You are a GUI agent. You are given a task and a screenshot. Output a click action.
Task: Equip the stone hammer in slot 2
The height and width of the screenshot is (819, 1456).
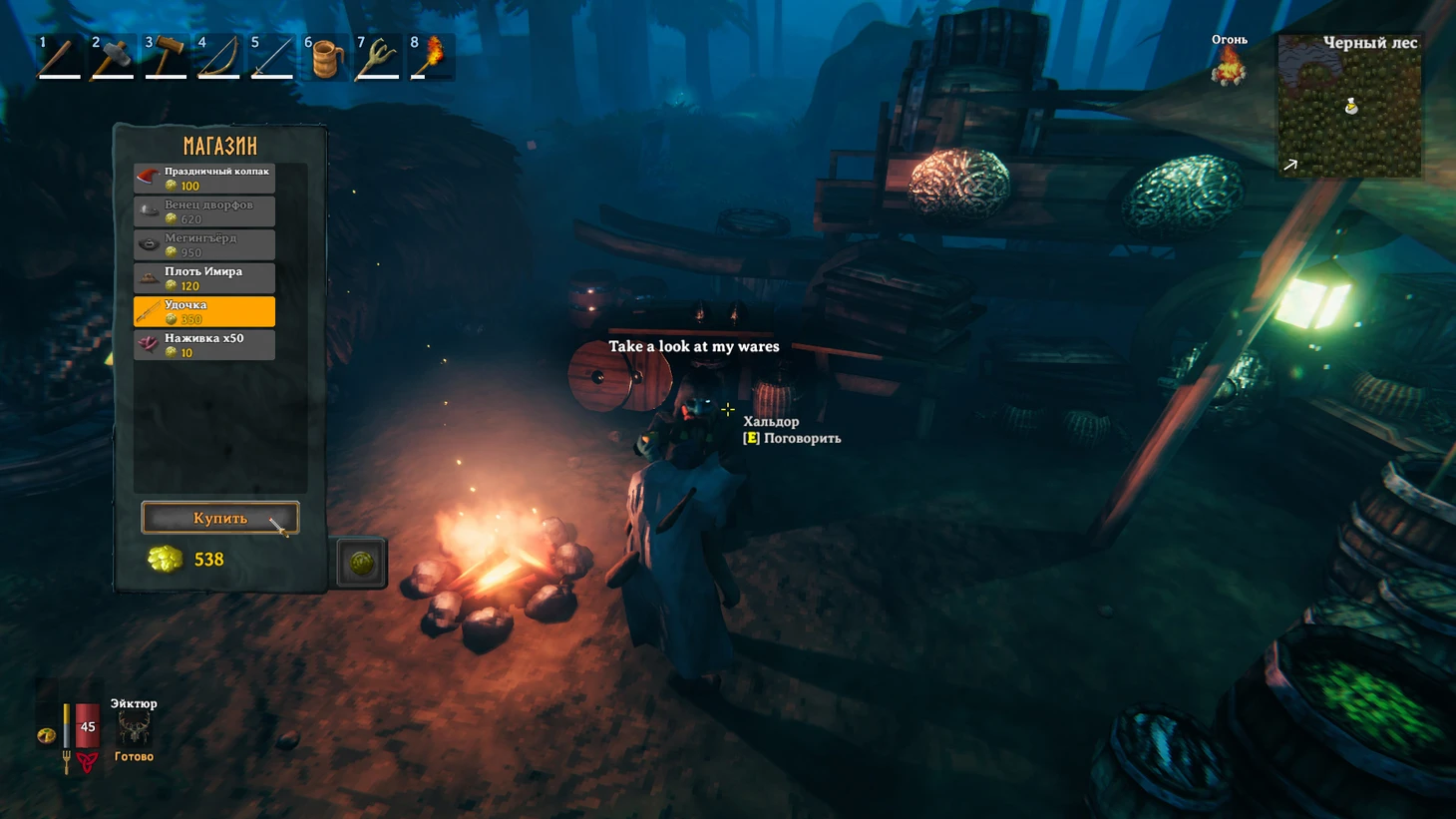point(112,58)
